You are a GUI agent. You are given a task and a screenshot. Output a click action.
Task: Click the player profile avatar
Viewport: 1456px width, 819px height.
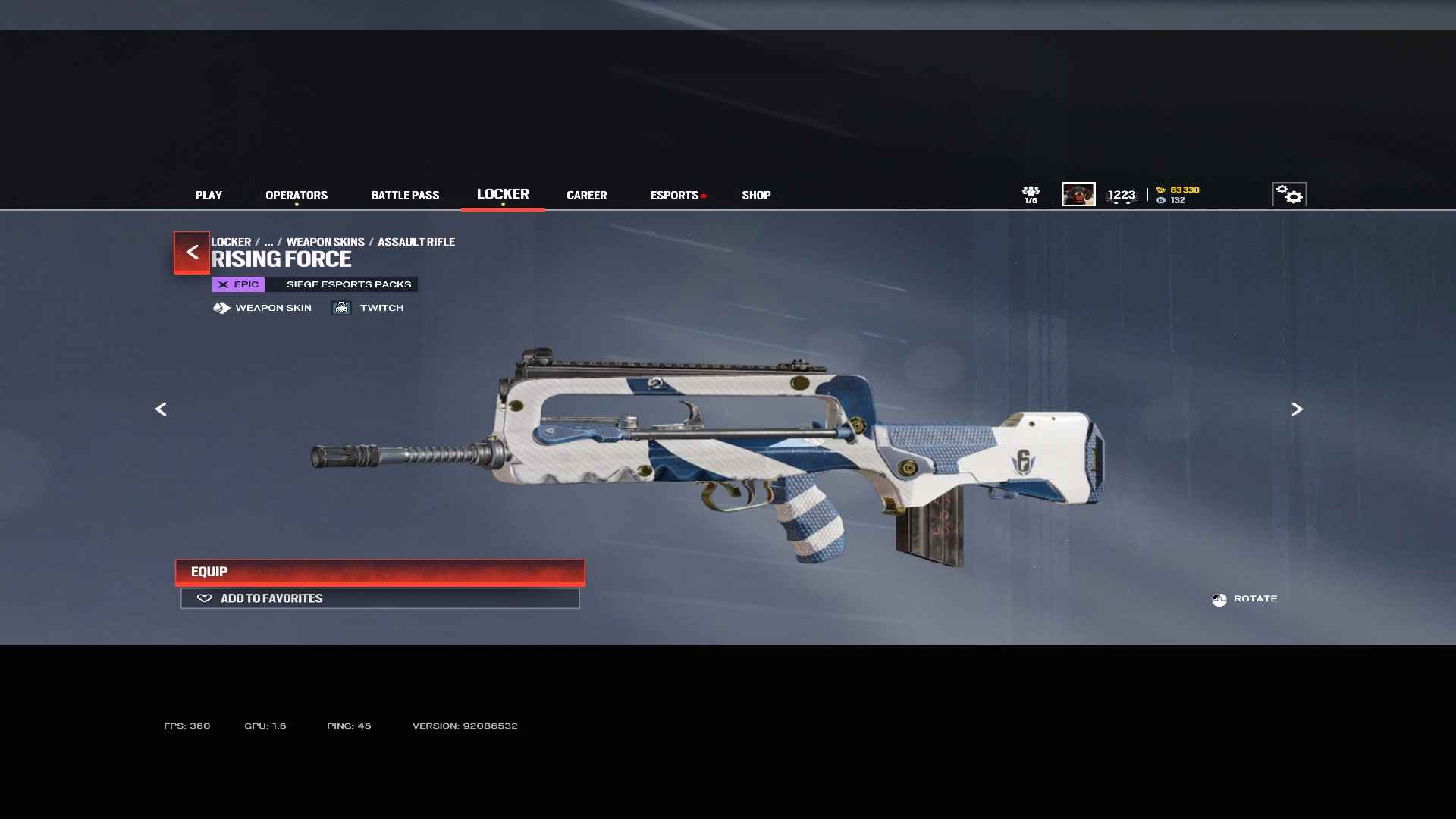(x=1078, y=194)
